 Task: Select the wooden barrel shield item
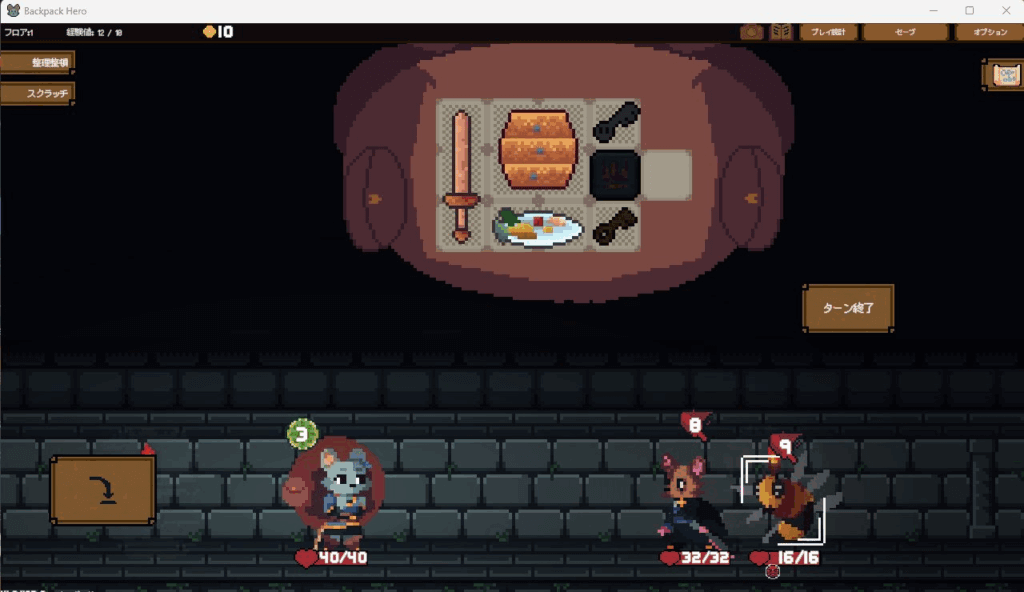[x=539, y=149]
